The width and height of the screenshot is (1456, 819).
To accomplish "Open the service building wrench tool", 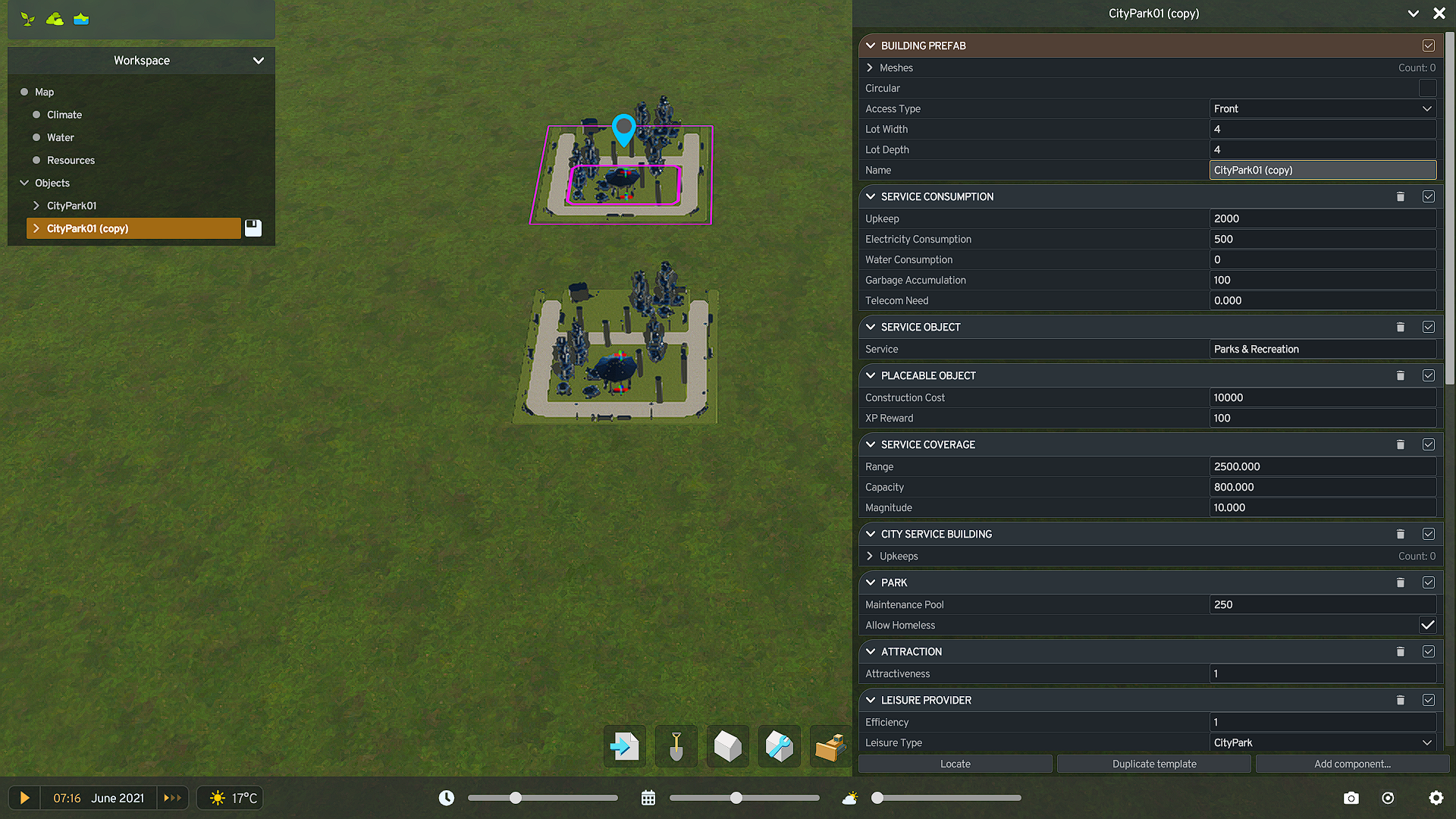I will (x=779, y=746).
